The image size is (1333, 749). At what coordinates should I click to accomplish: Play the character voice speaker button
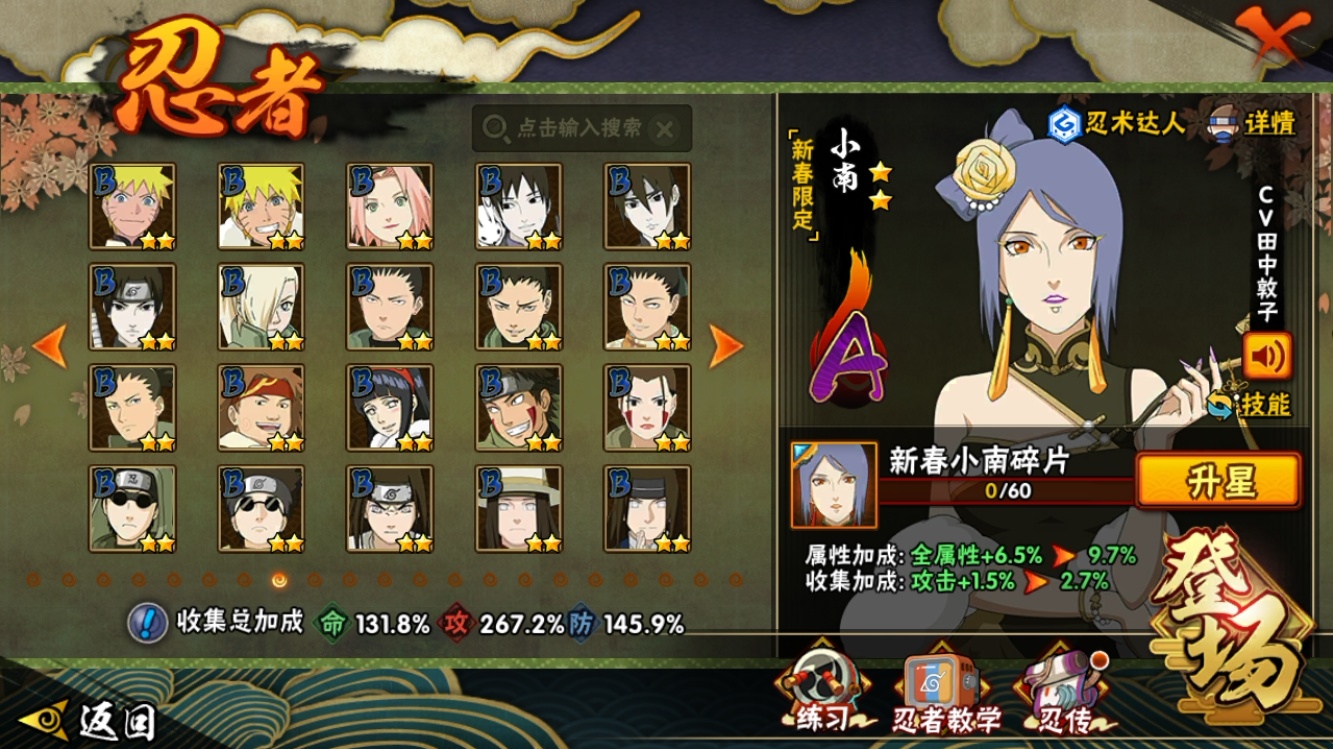point(1267,355)
